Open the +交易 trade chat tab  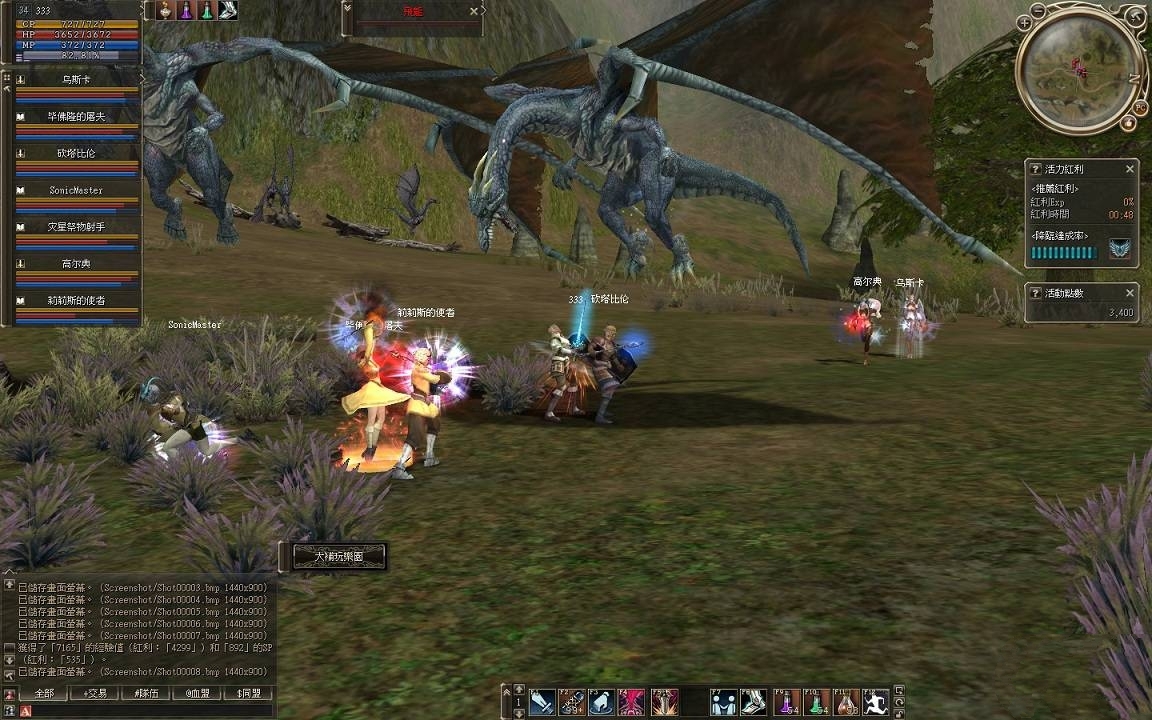pyautogui.click(x=96, y=693)
